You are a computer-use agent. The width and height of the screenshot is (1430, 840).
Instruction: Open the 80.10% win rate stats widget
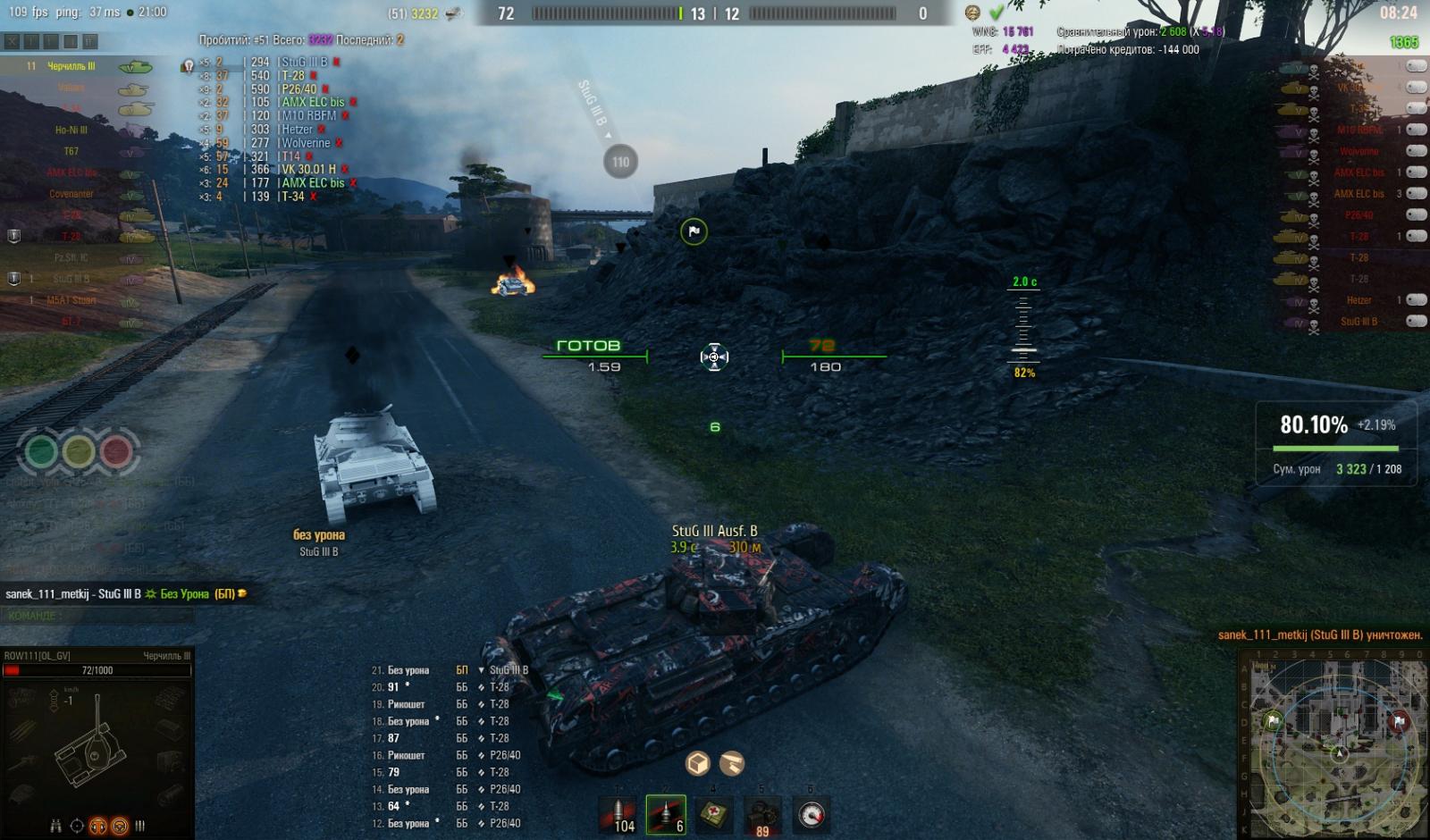pyautogui.click(x=1336, y=444)
